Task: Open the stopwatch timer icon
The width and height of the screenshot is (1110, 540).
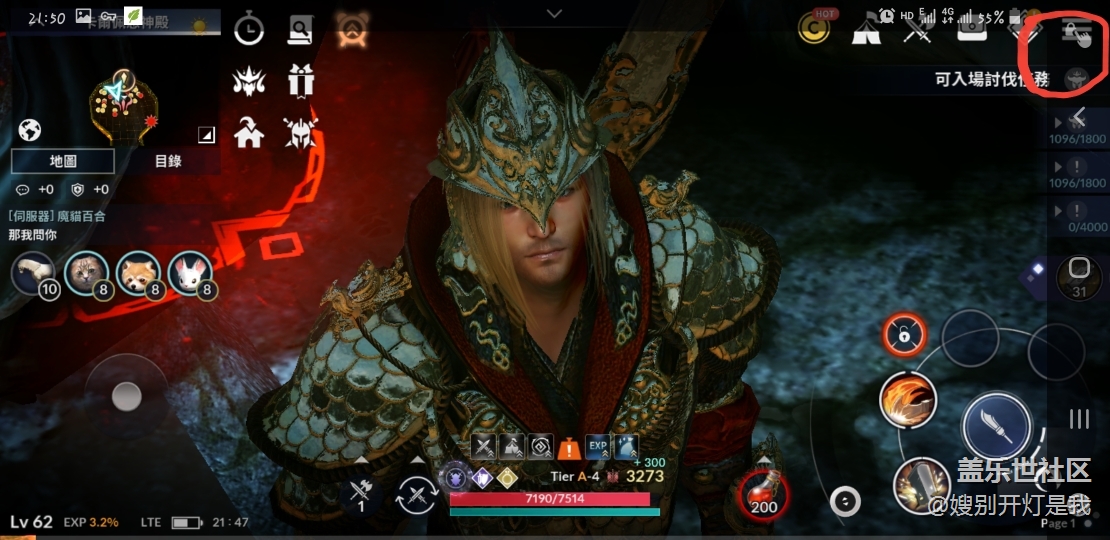Action: coord(249,30)
